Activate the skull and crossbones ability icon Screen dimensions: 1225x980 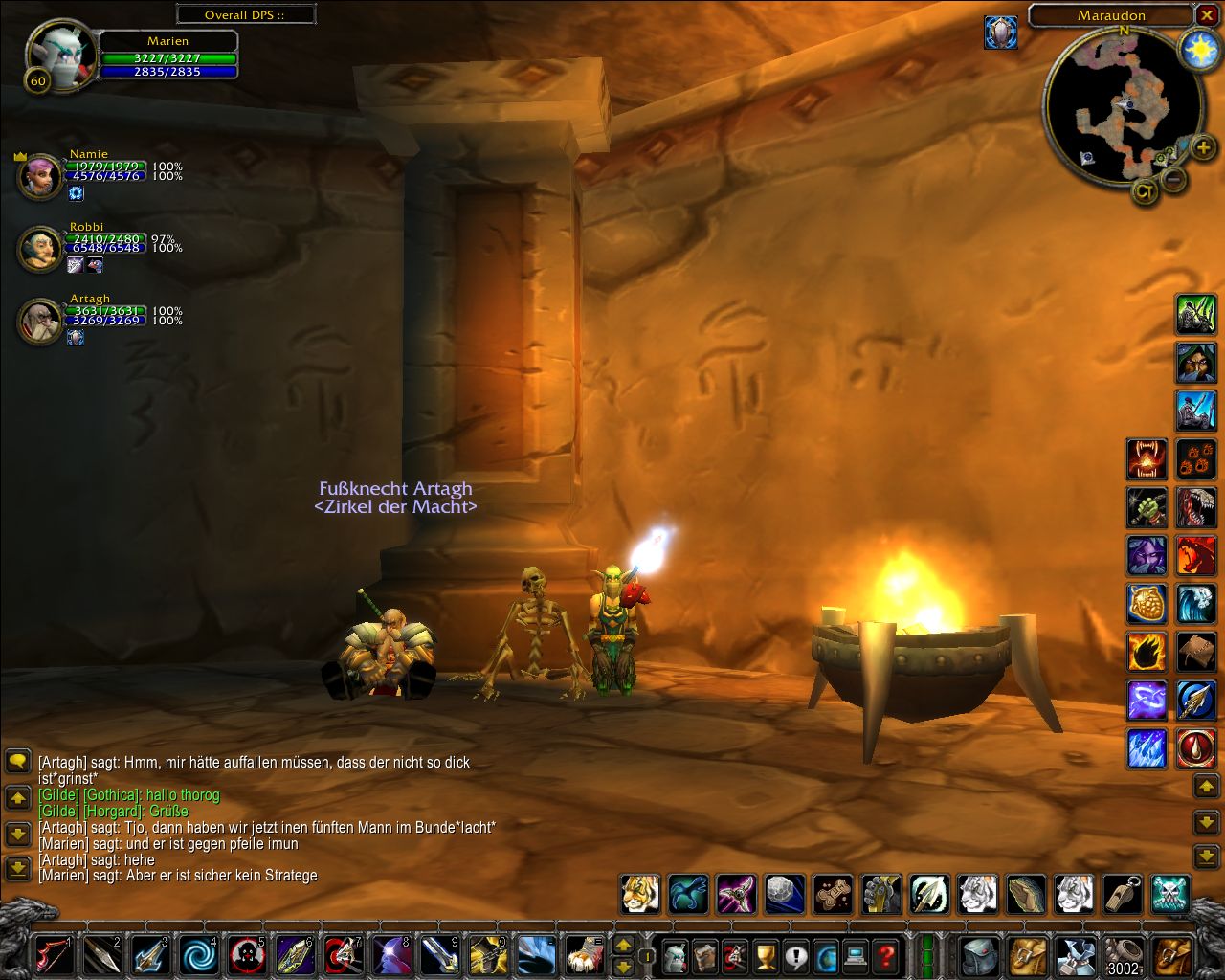(1169, 894)
